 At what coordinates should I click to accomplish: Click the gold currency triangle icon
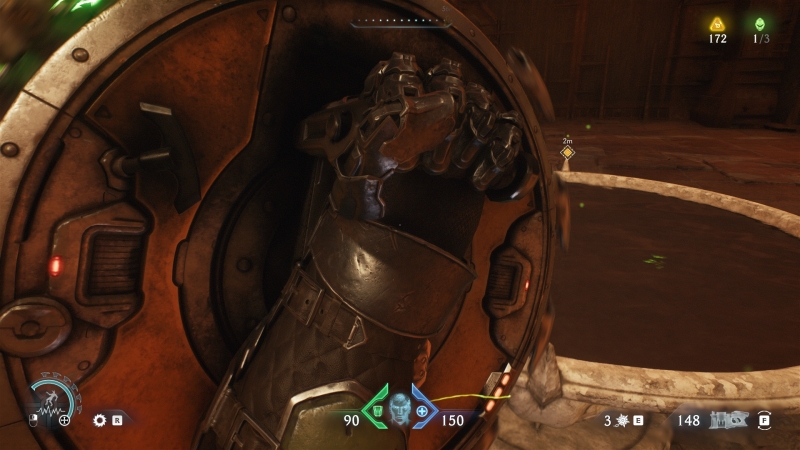click(716, 25)
